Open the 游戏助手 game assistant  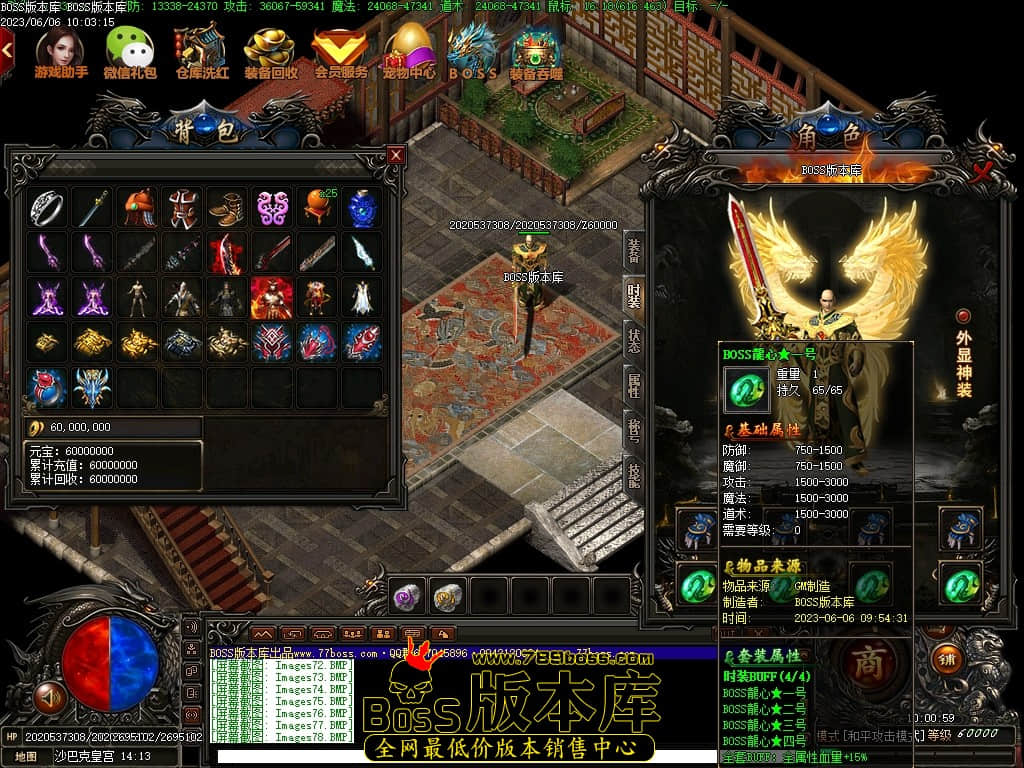pyautogui.click(x=61, y=52)
